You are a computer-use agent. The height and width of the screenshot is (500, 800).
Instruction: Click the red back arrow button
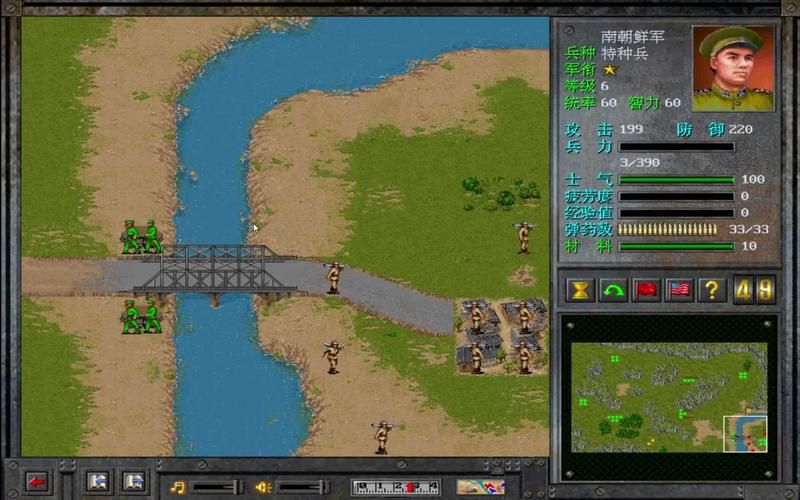tap(37, 482)
